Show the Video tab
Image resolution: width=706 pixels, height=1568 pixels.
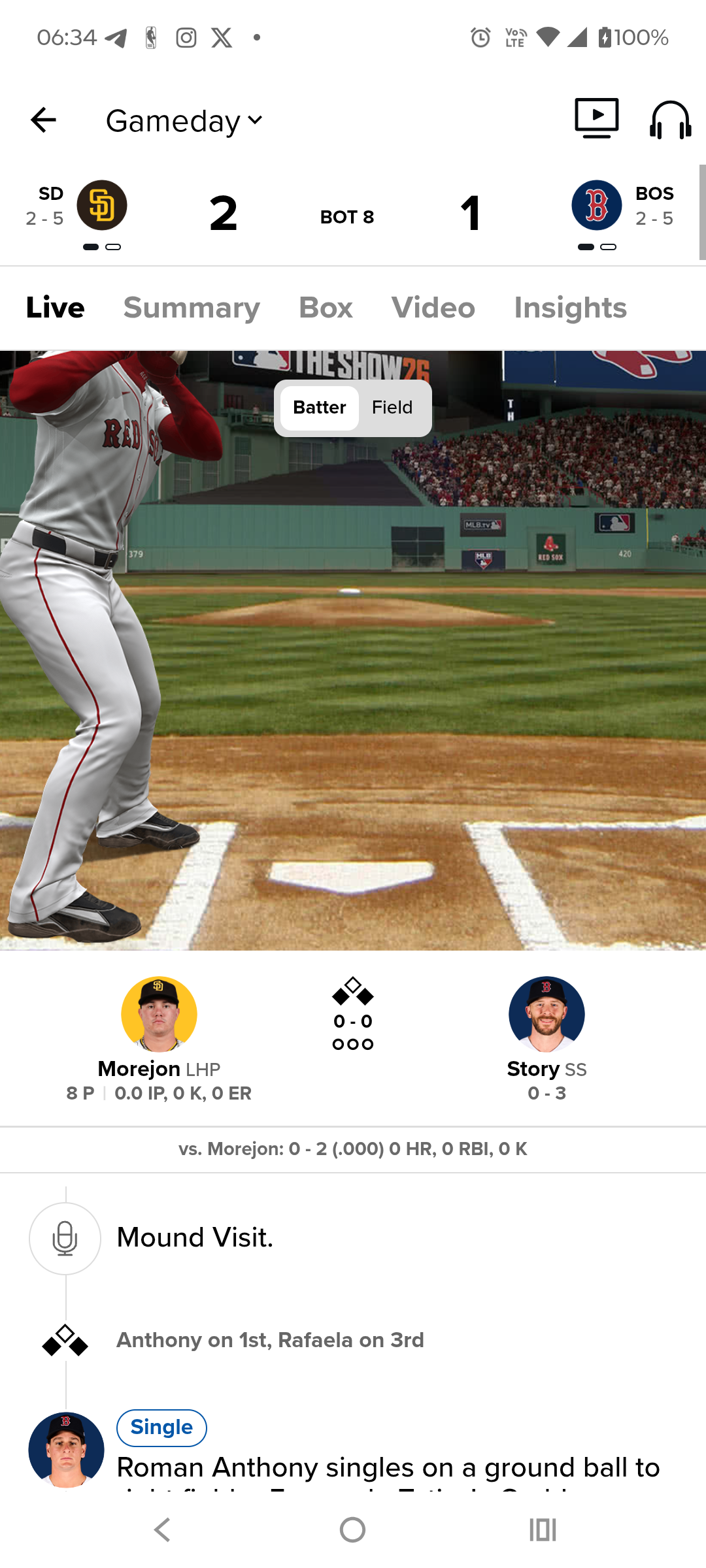click(x=433, y=308)
